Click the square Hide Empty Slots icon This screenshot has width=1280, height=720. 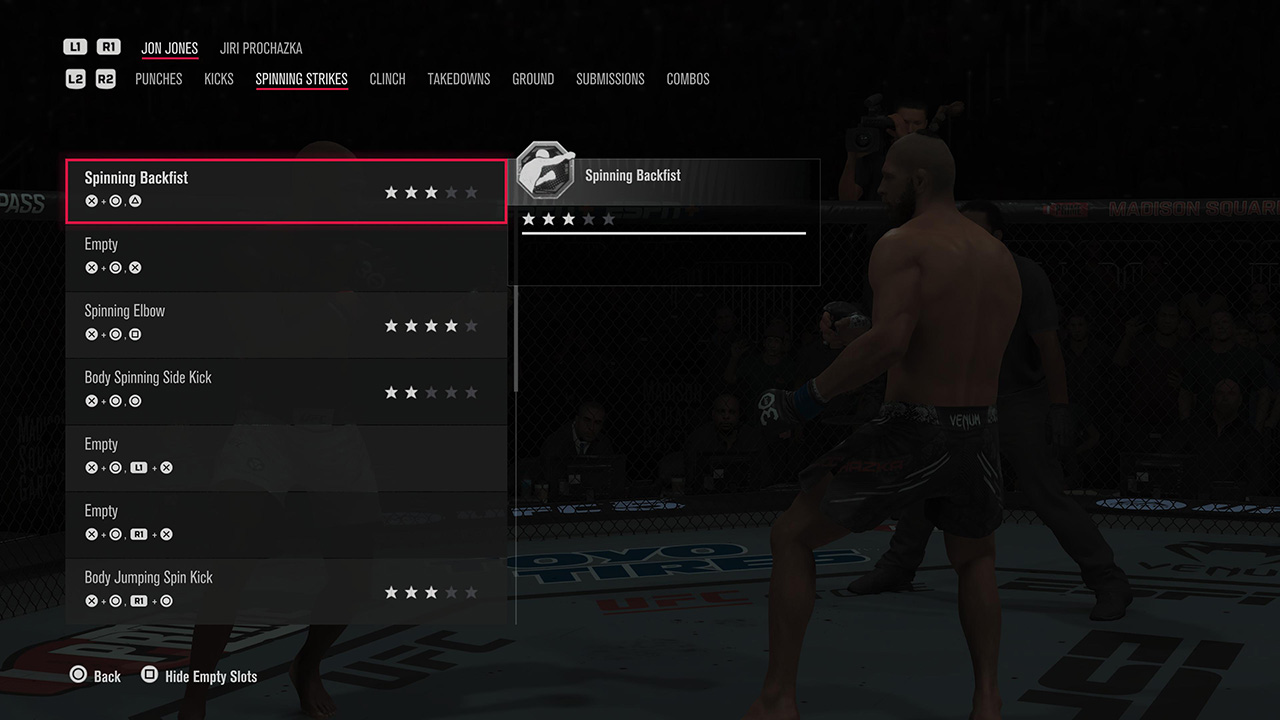[148, 674]
